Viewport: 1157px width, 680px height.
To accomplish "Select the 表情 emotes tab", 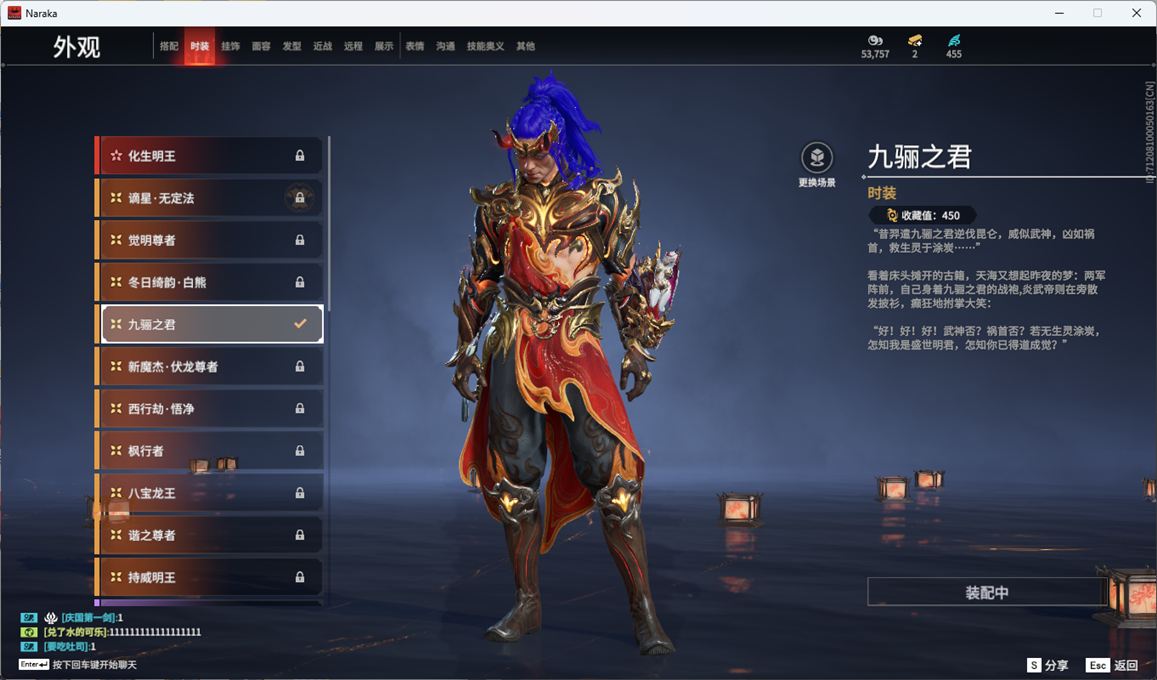I will pyautogui.click(x=415, y=46).
